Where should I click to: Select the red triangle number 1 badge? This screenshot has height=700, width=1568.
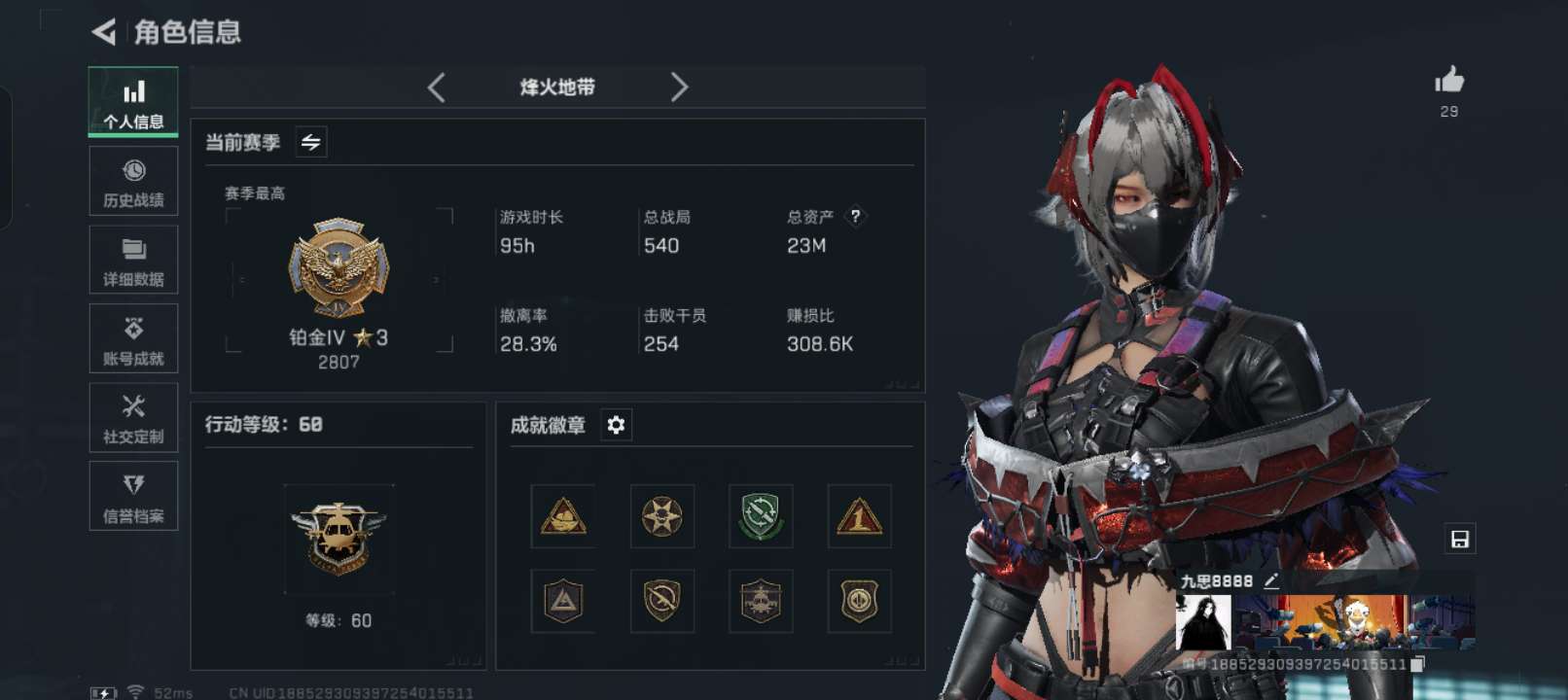[x=859, y=515]
